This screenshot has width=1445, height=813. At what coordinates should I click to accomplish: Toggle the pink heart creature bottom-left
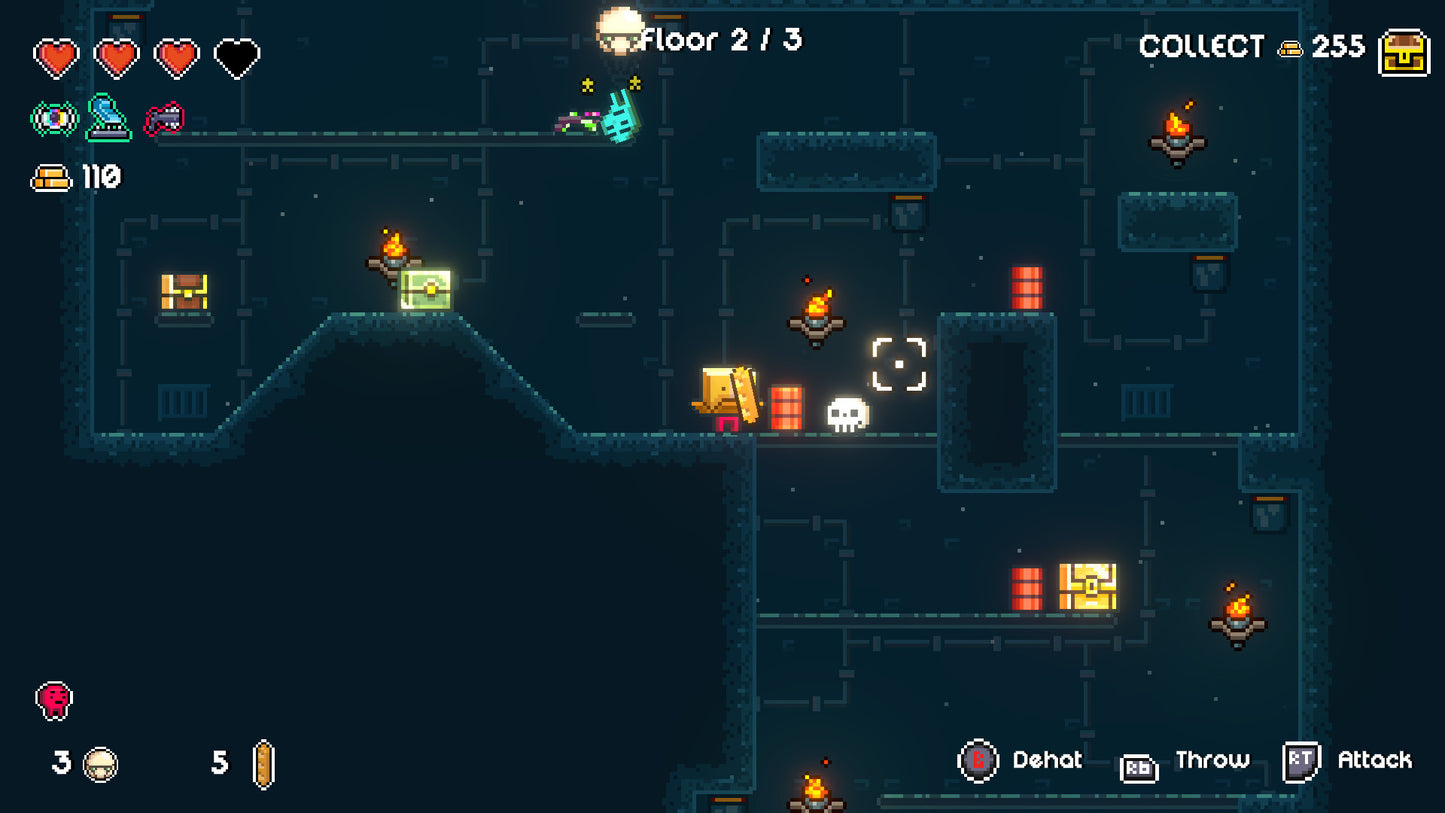55,700
